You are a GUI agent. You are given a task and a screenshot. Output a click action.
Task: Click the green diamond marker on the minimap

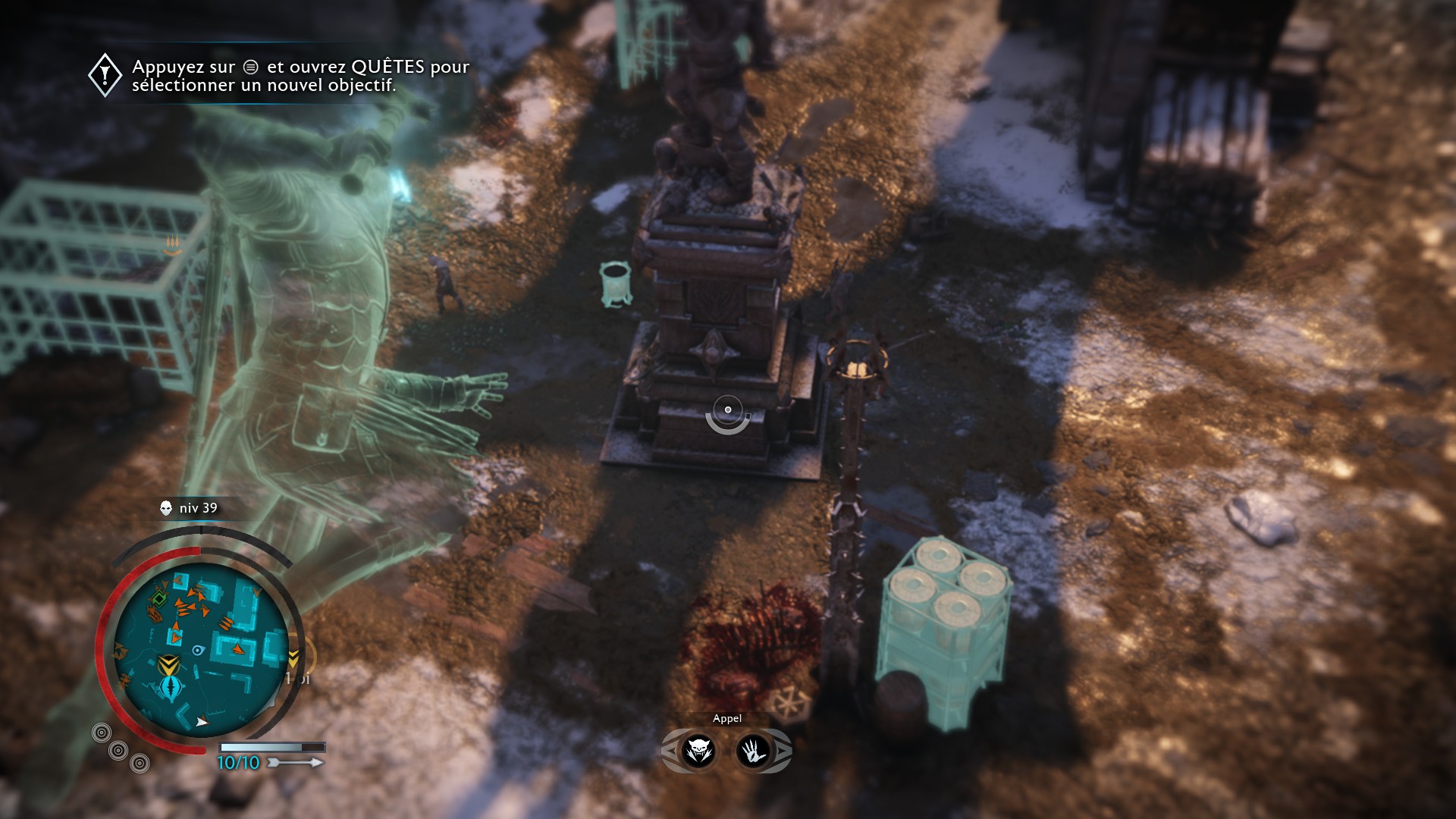tap(158, 599)
